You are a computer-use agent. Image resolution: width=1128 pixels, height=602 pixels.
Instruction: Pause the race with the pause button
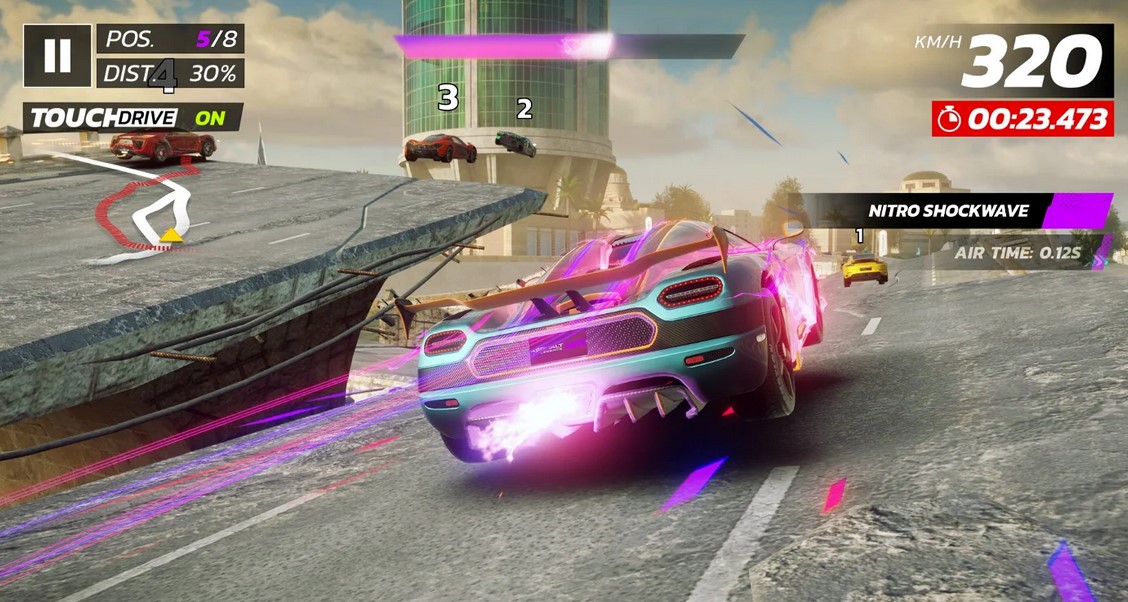[57, 56]
